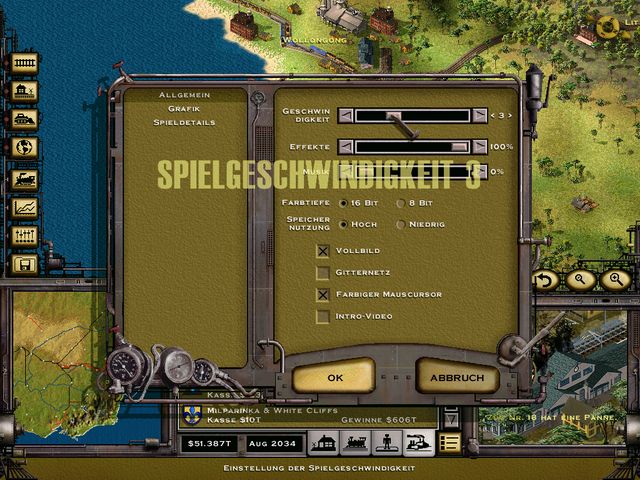The image size is (640, 480).
Task: Increase Geschwindigkeit with the right arrow
Action: (x=480, y=115)
